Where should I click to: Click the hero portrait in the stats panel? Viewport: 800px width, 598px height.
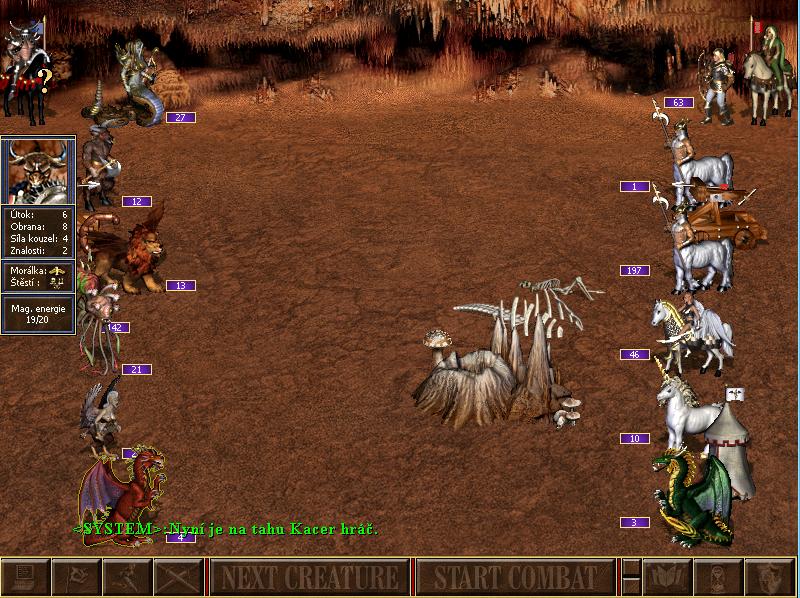coord(38,170)
